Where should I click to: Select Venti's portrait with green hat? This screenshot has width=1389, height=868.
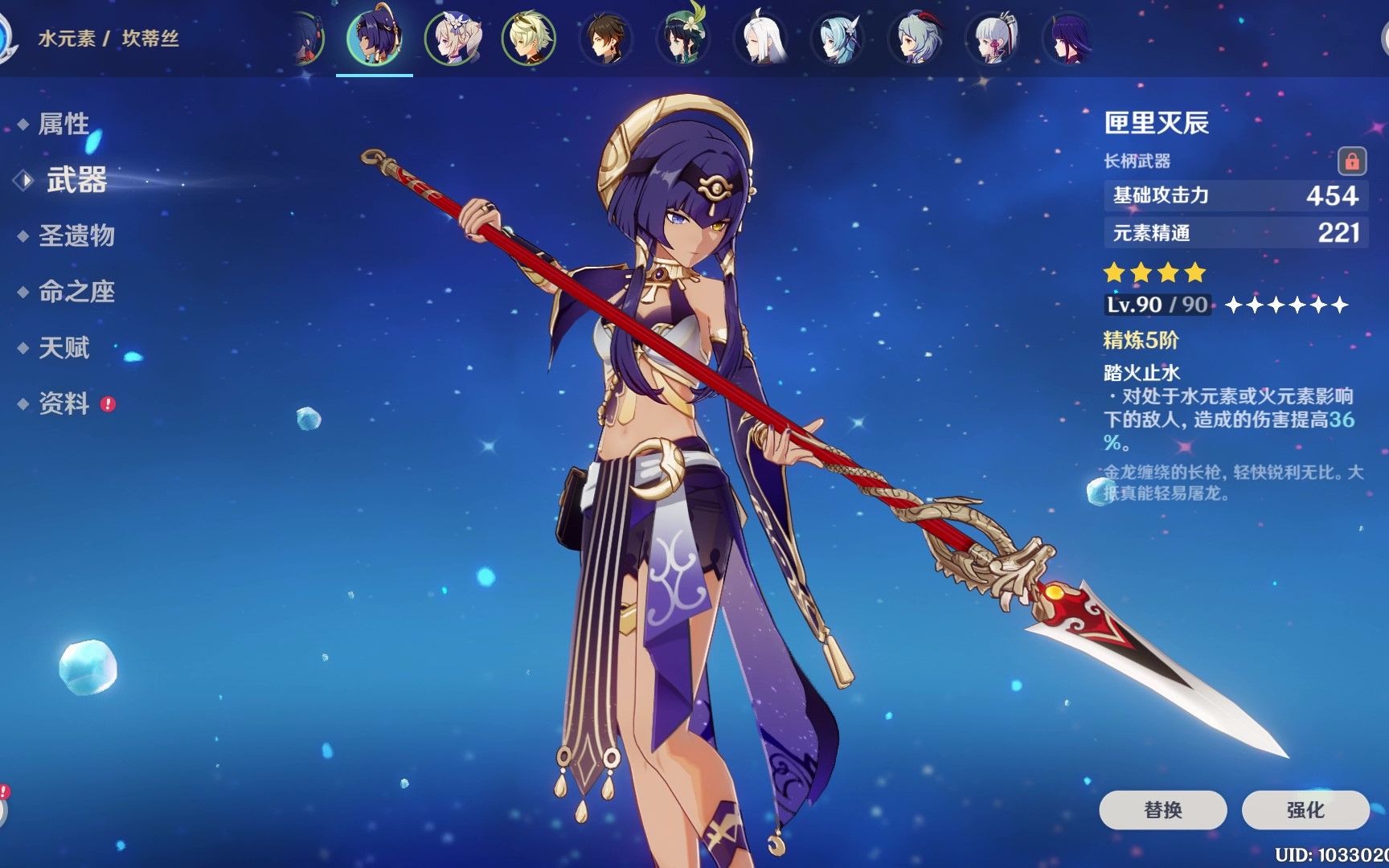pos(683,38)
